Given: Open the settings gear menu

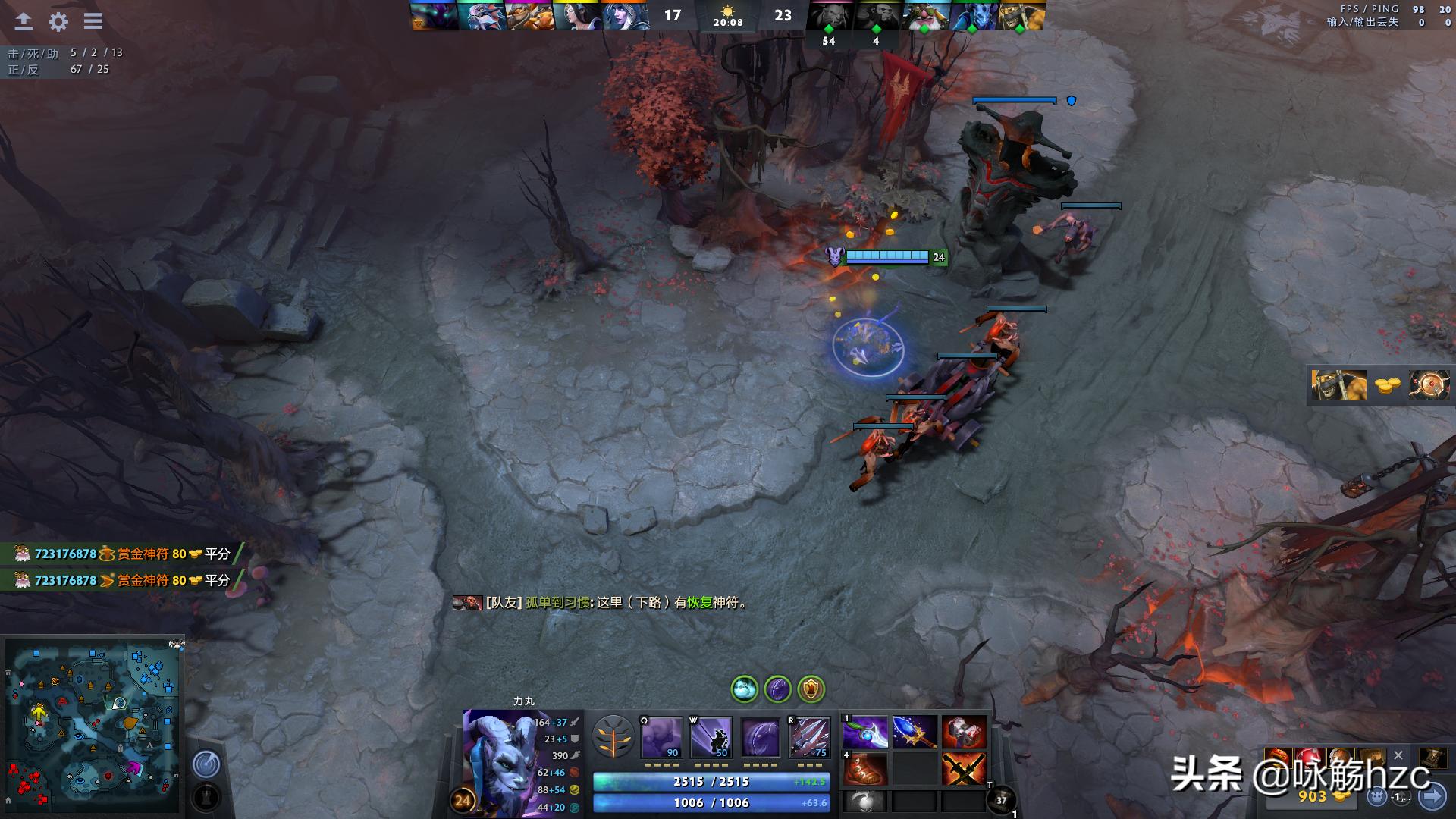Looking at the screenshot, I should click(58, 21).
